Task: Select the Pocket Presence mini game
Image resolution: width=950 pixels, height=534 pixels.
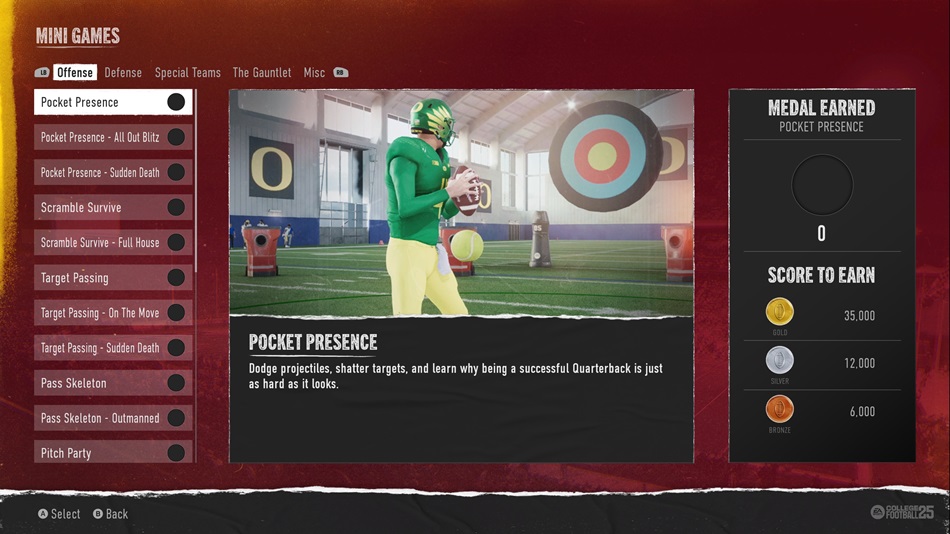Action: [x=113, y=102]
